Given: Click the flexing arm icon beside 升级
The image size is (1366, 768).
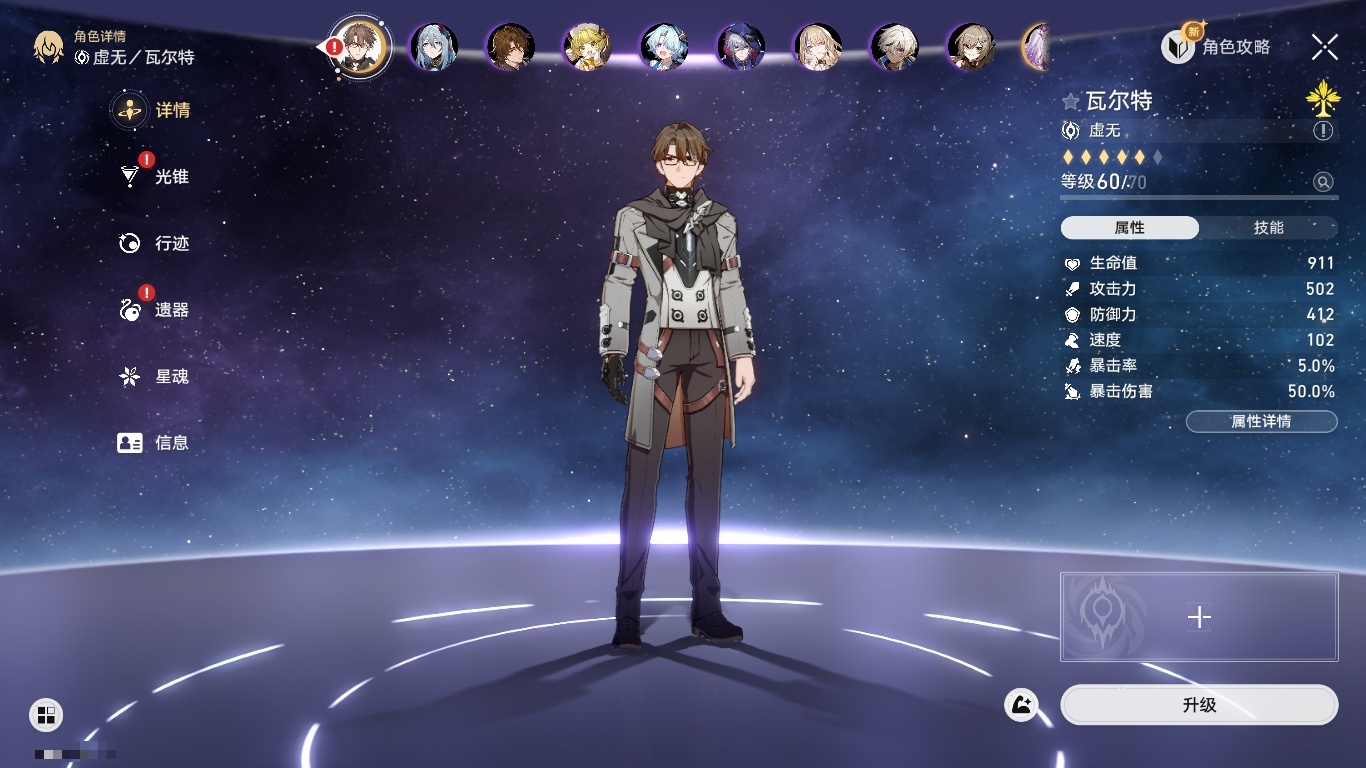Looking at the screenshot, I should point(1021,705).
